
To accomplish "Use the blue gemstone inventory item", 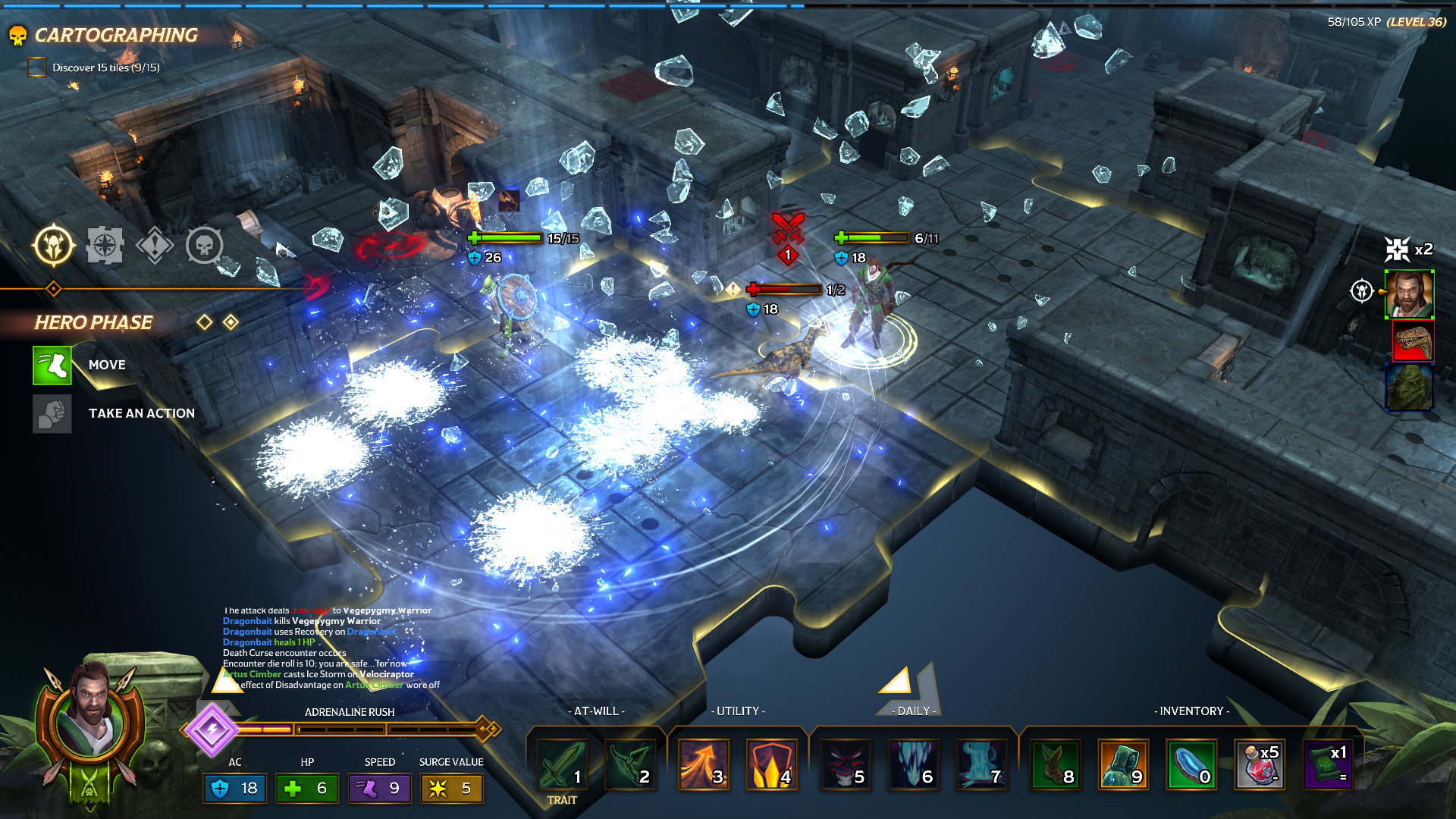I will tap(1191, 764).
